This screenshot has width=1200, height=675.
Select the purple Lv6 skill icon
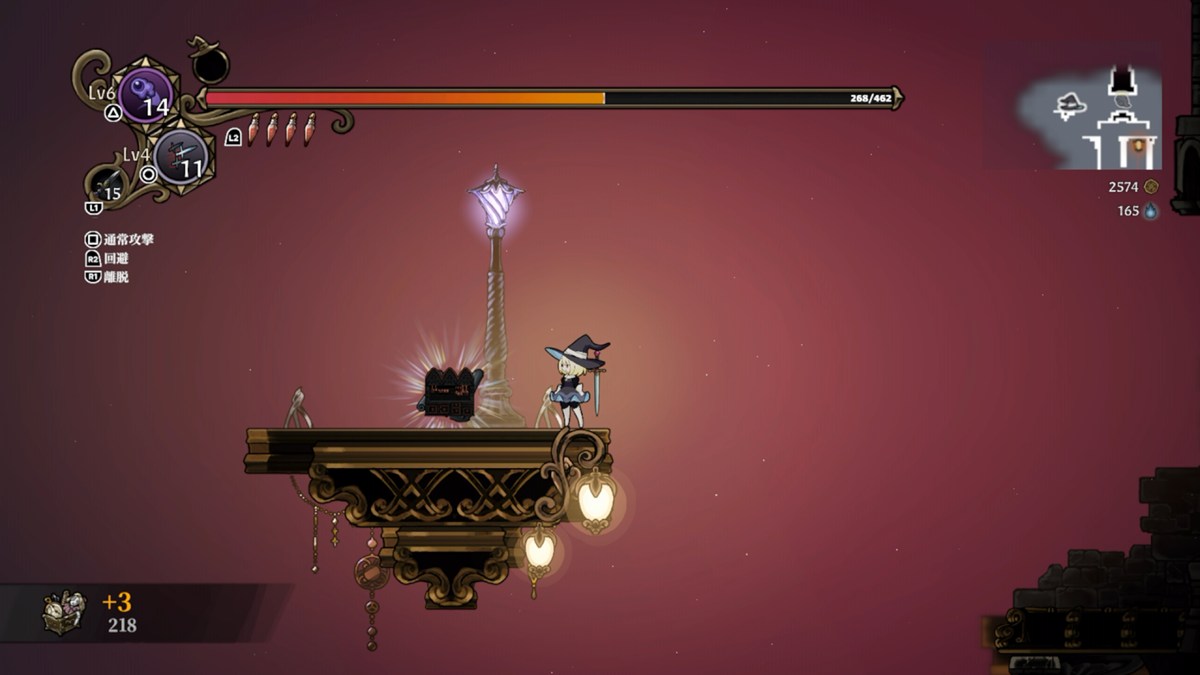146,95
